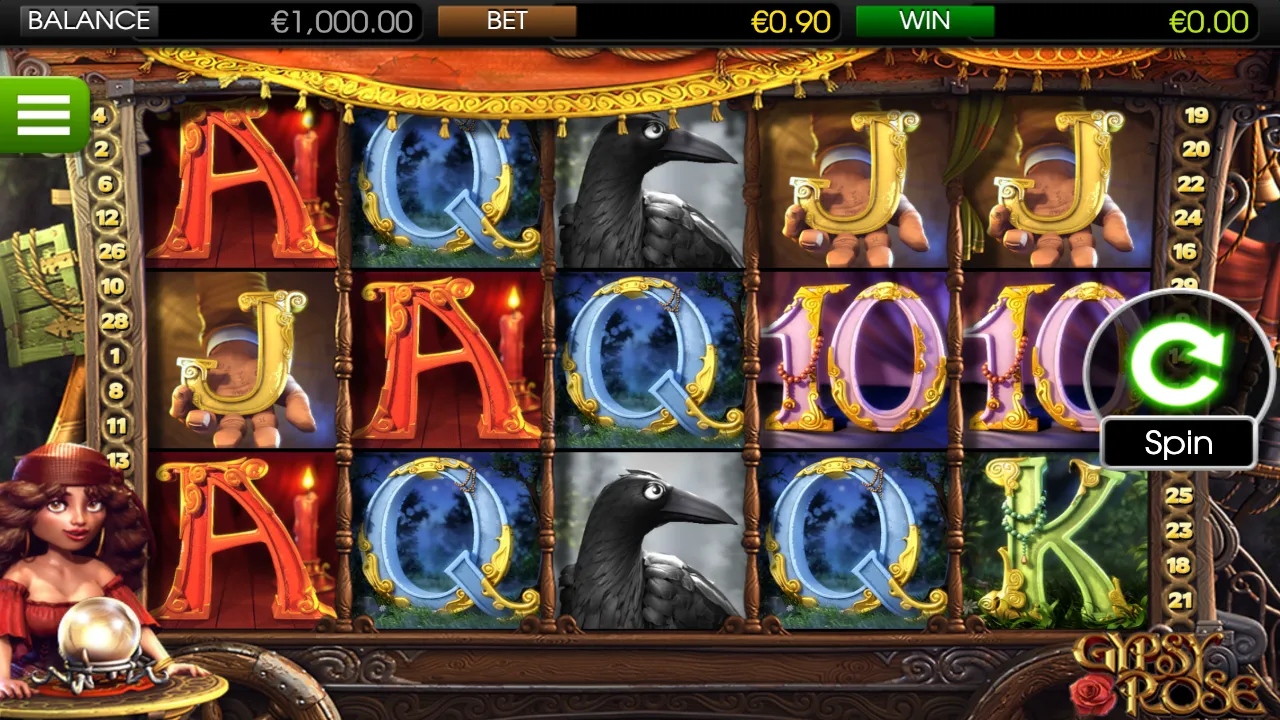Open the green hamburger menu
Image resolution: width=1280 pixels, height=720 pixels.
pos(43,115)
